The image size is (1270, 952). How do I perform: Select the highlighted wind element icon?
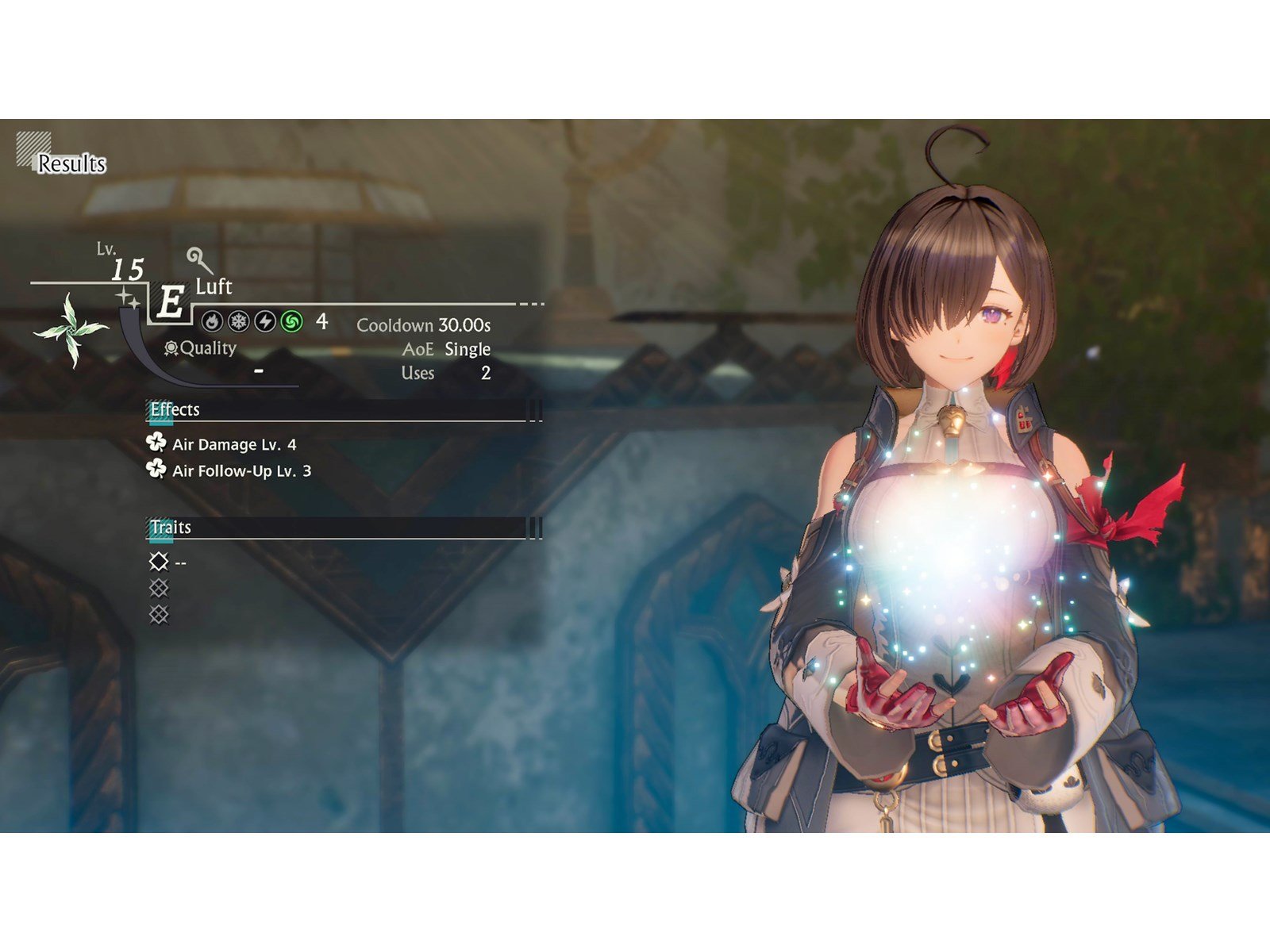[x=292, y=322]
